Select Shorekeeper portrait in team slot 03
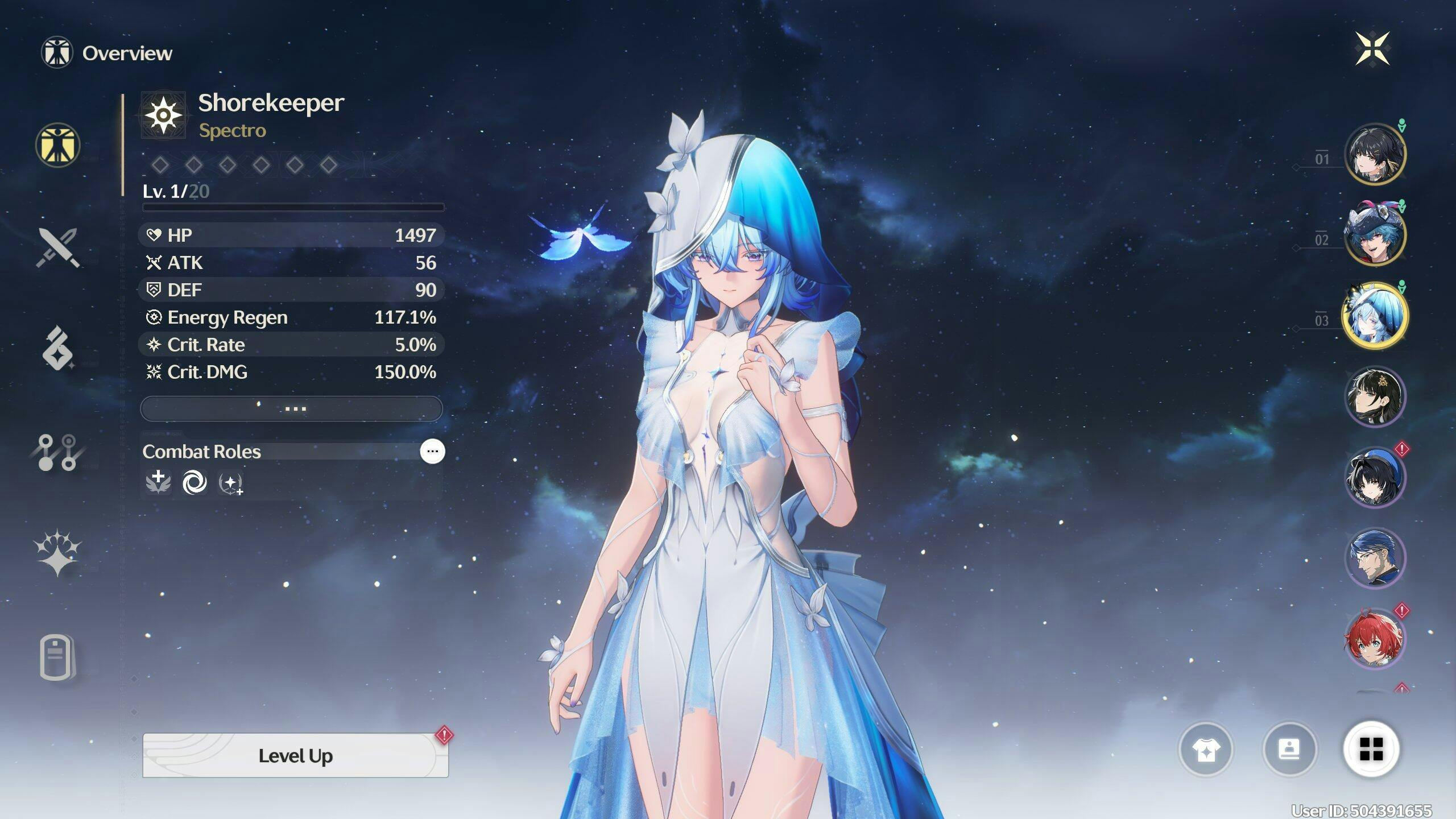Screen dimensions: 1456x819 coord(1375,315)
